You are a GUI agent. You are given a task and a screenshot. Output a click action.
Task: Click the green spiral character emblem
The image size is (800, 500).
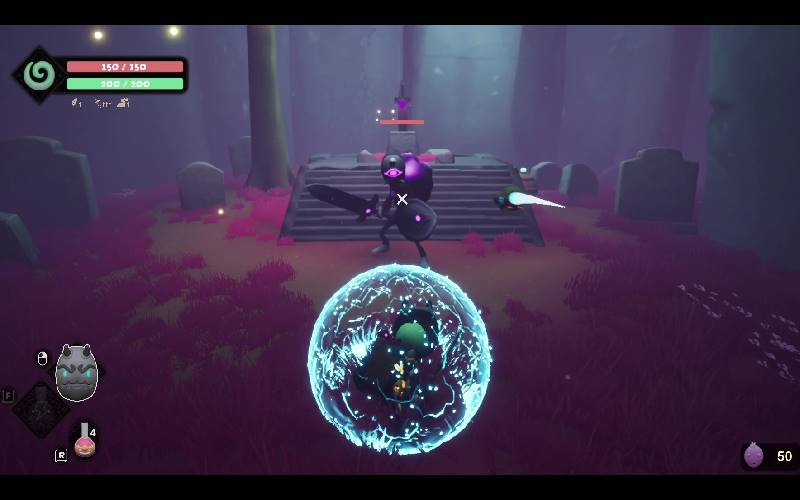pos(40,75)
